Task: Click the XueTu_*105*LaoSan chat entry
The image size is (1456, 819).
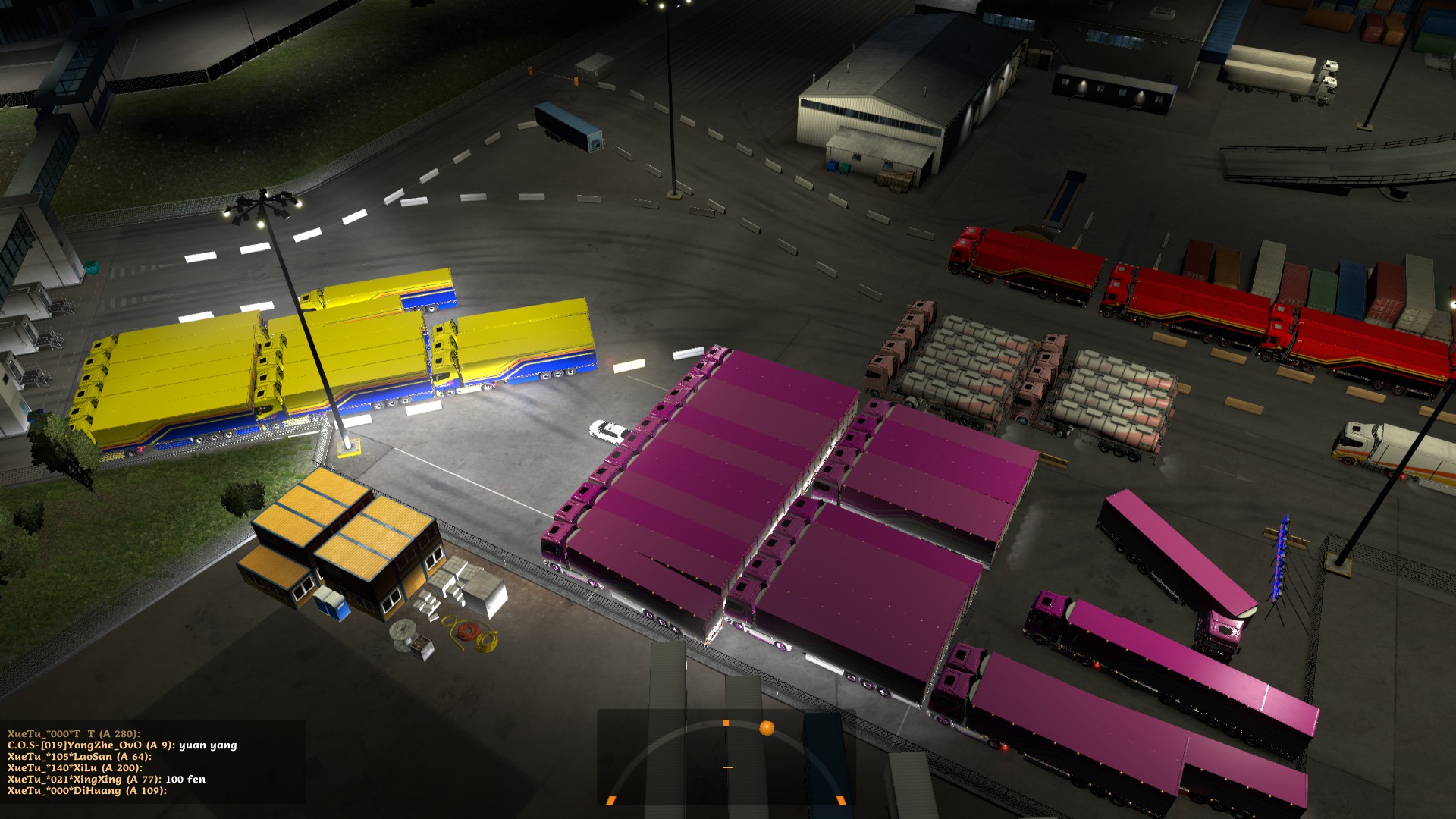Action: coord(80,757)
